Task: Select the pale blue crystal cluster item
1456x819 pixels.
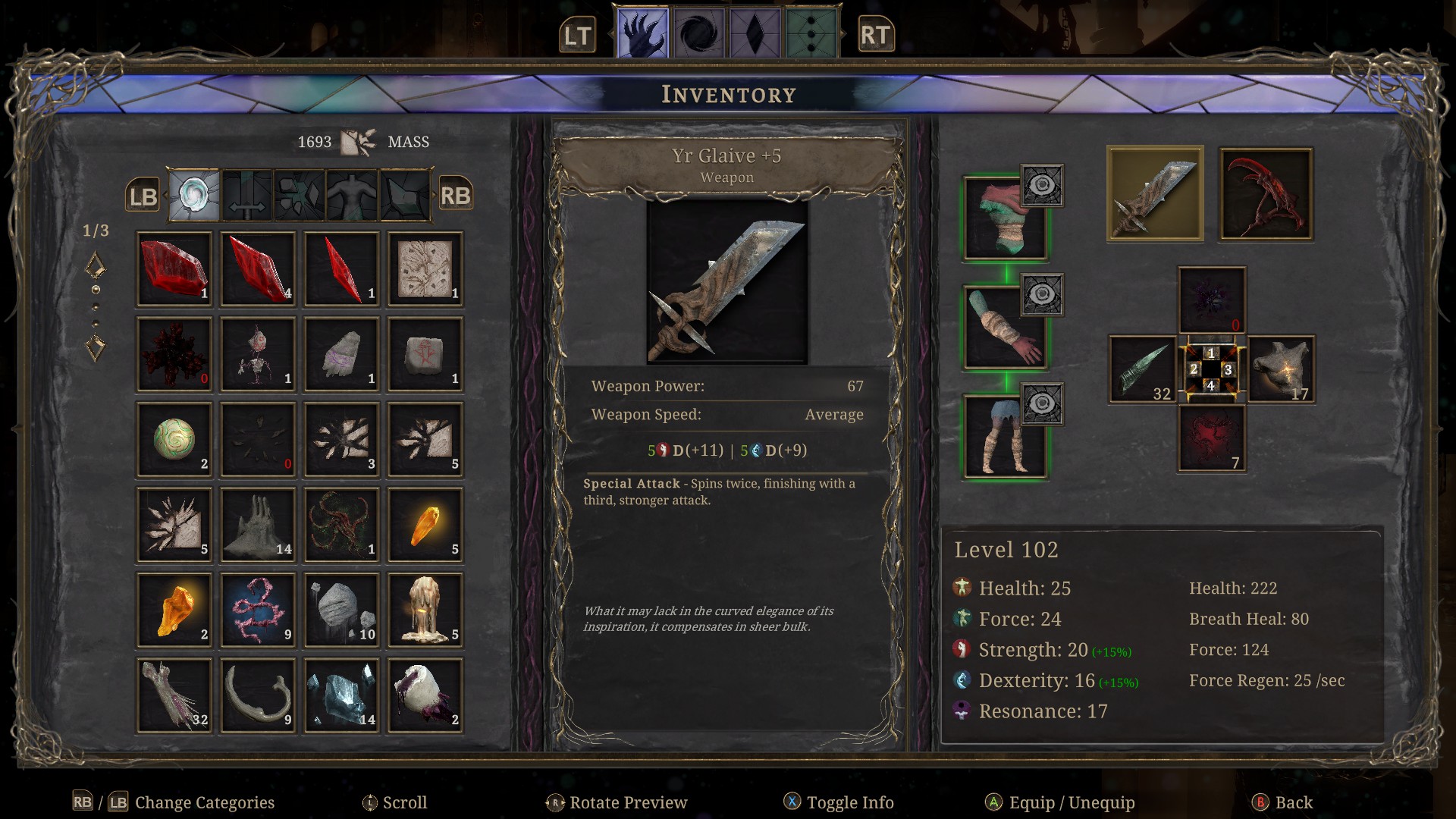Action: [x=341, y=695]
